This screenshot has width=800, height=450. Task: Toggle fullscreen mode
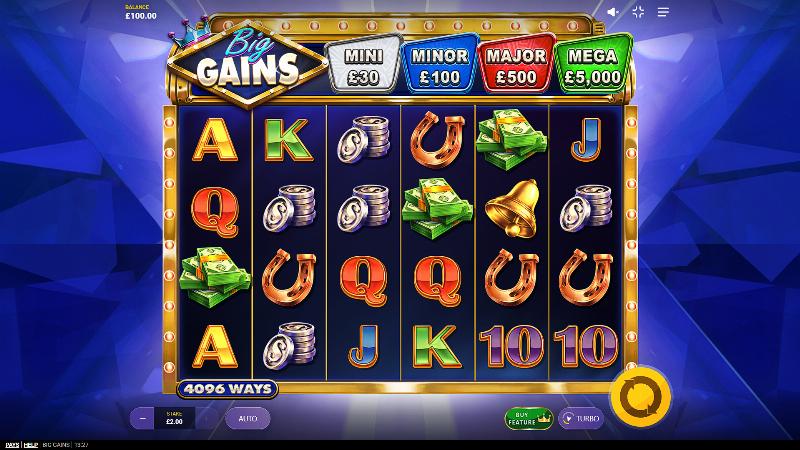pyautogui.click(x=638, y=12)
